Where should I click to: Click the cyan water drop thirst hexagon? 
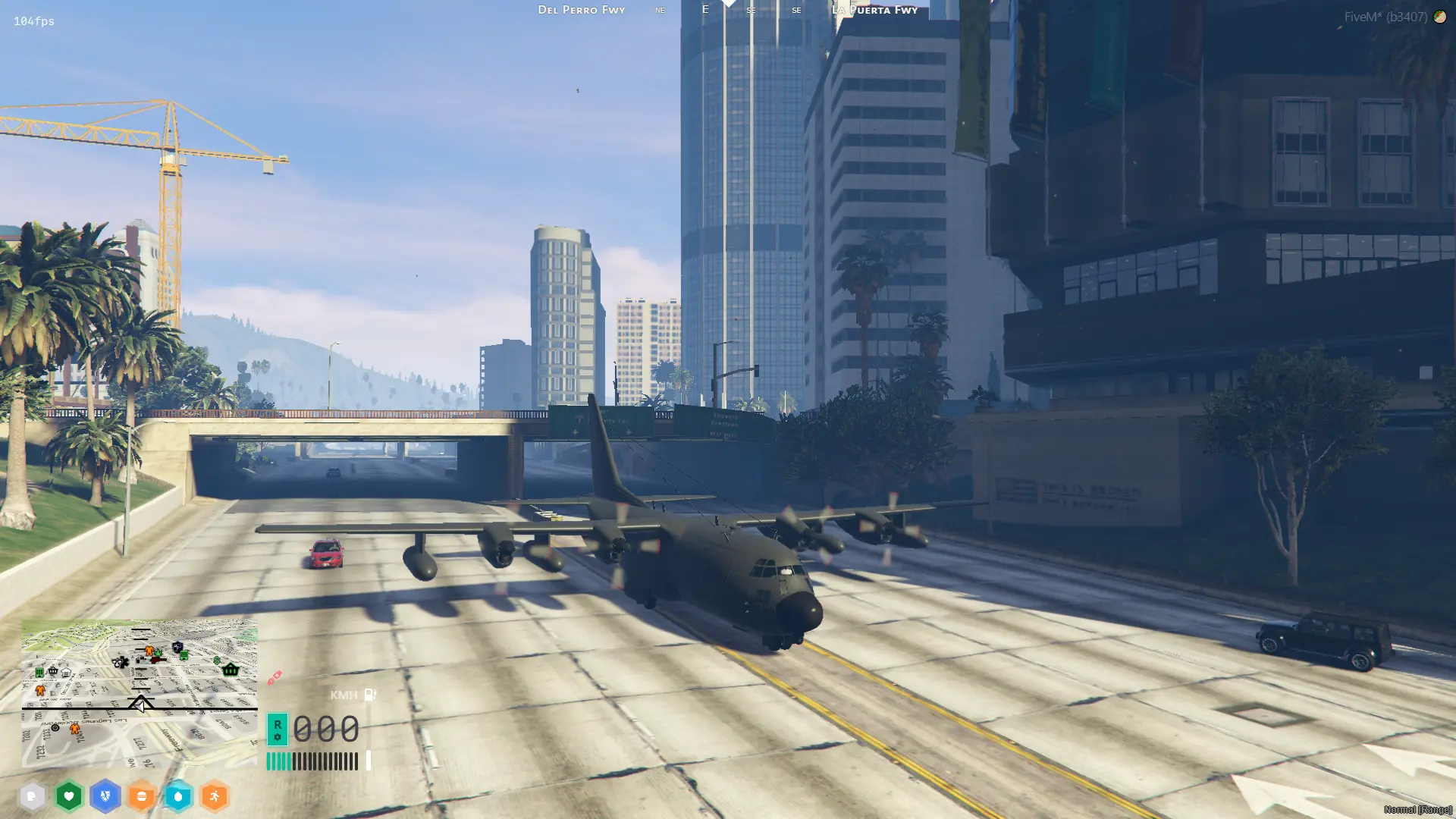point(178,796)
